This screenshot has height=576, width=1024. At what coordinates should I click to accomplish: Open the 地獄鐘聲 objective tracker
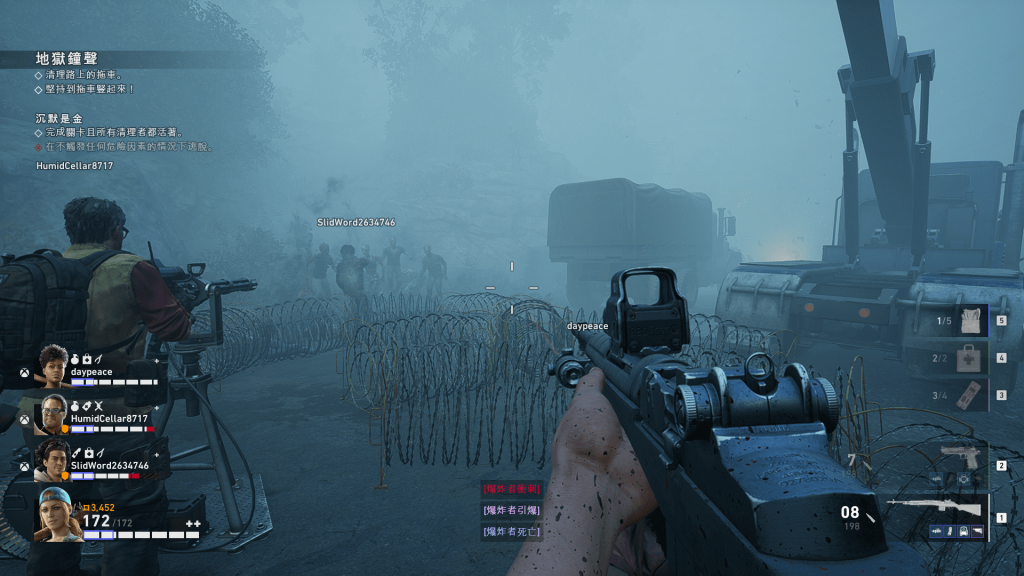click(x=66, y=59)
